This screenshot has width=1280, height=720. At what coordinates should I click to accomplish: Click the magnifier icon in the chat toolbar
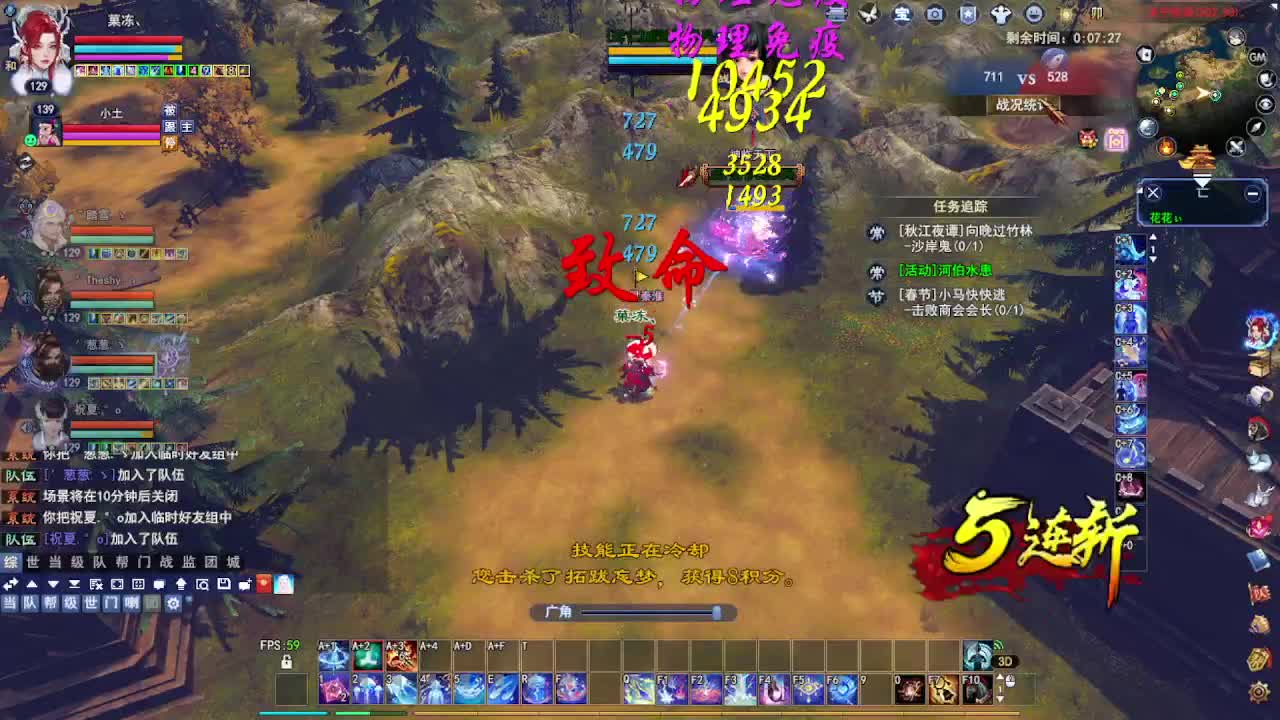(203, 585)
